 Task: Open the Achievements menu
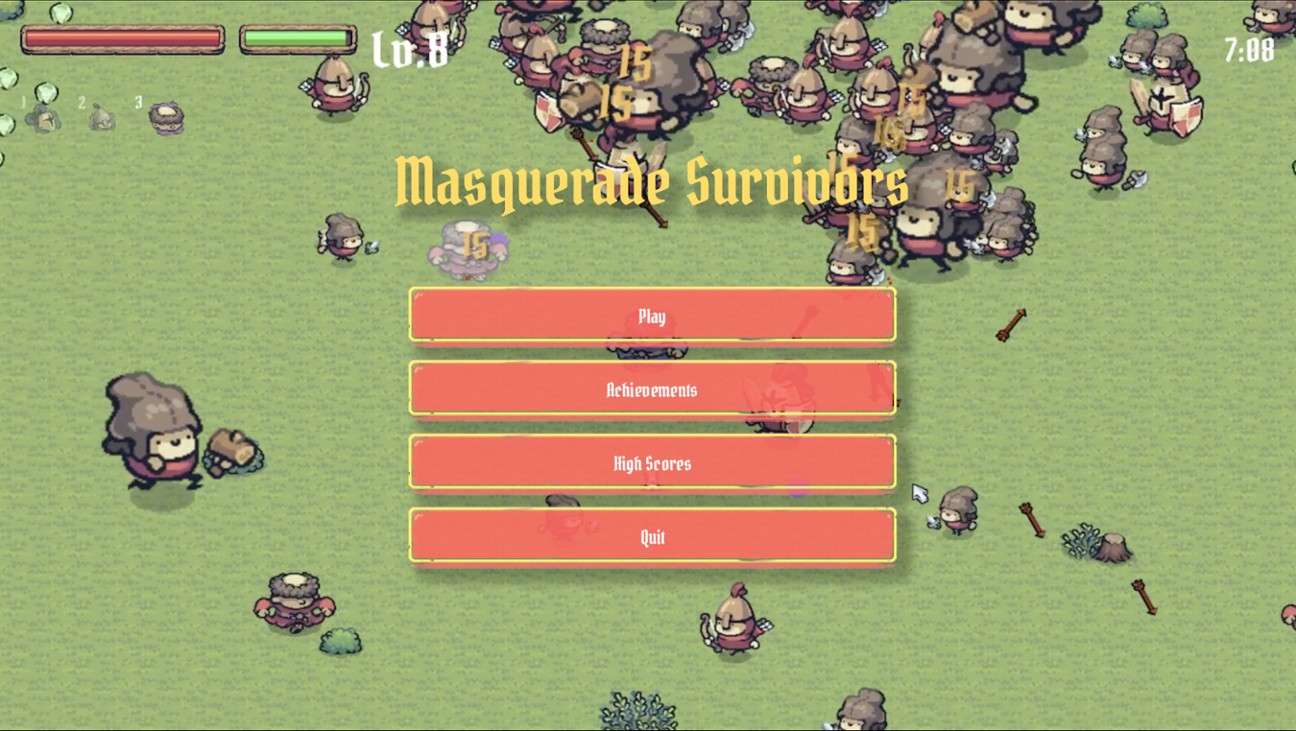click(x=652, y=389)
